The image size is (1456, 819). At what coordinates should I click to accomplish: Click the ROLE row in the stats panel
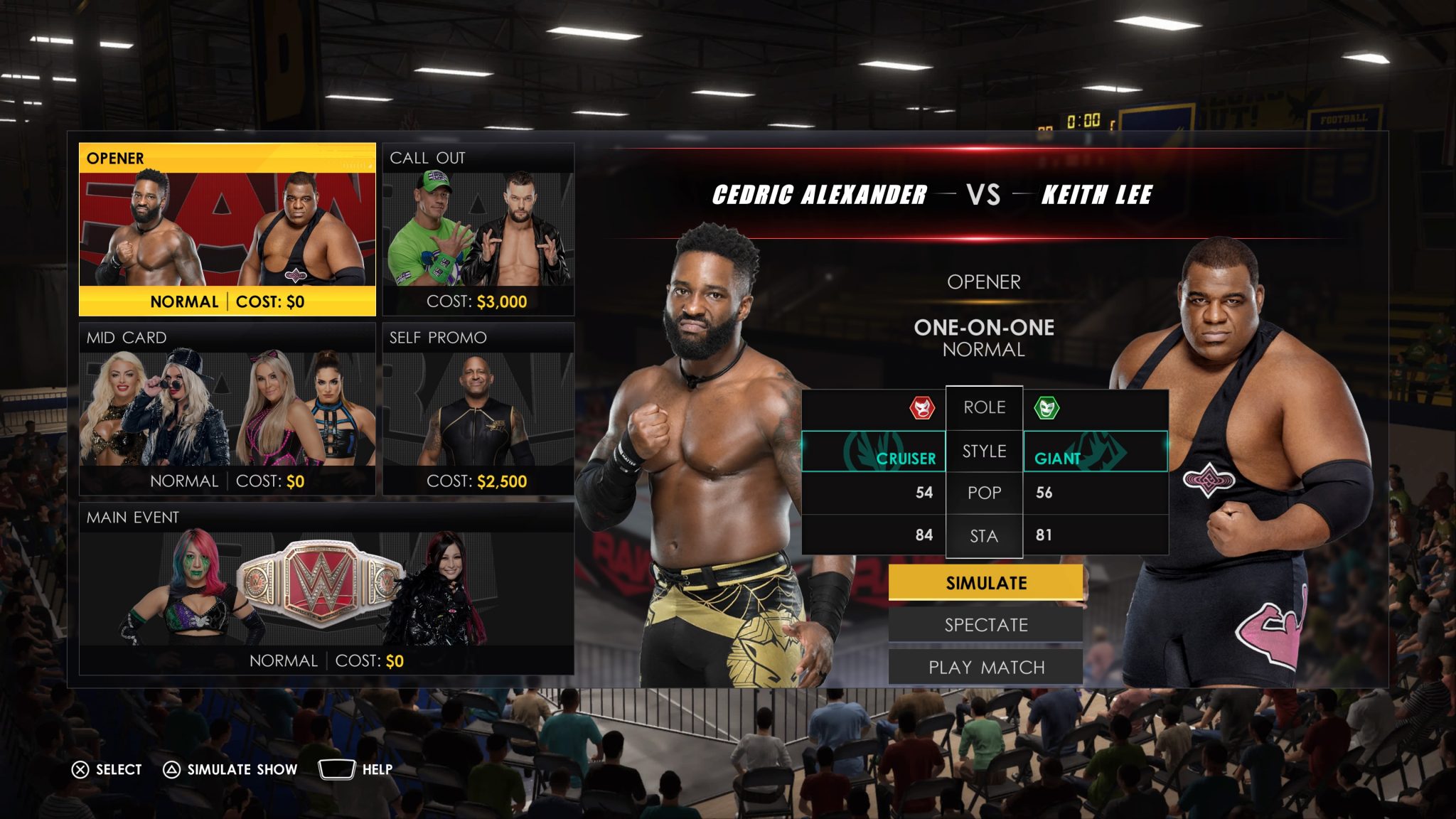[986, 407]
